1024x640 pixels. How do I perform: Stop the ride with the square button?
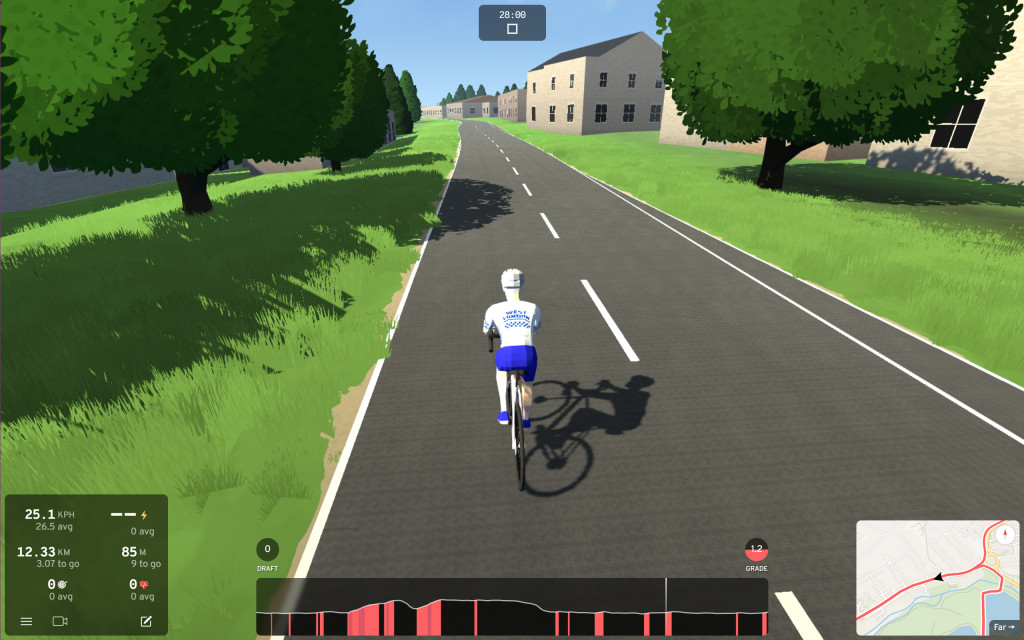pos(512,29)
